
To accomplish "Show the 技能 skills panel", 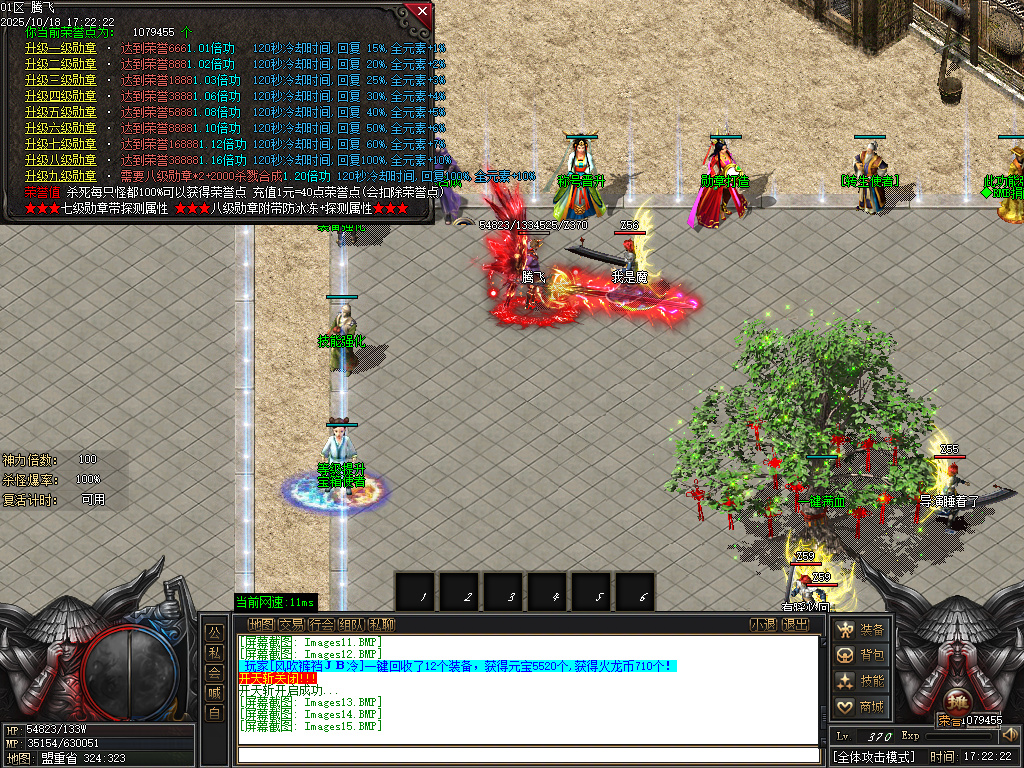I will (861, 682).
